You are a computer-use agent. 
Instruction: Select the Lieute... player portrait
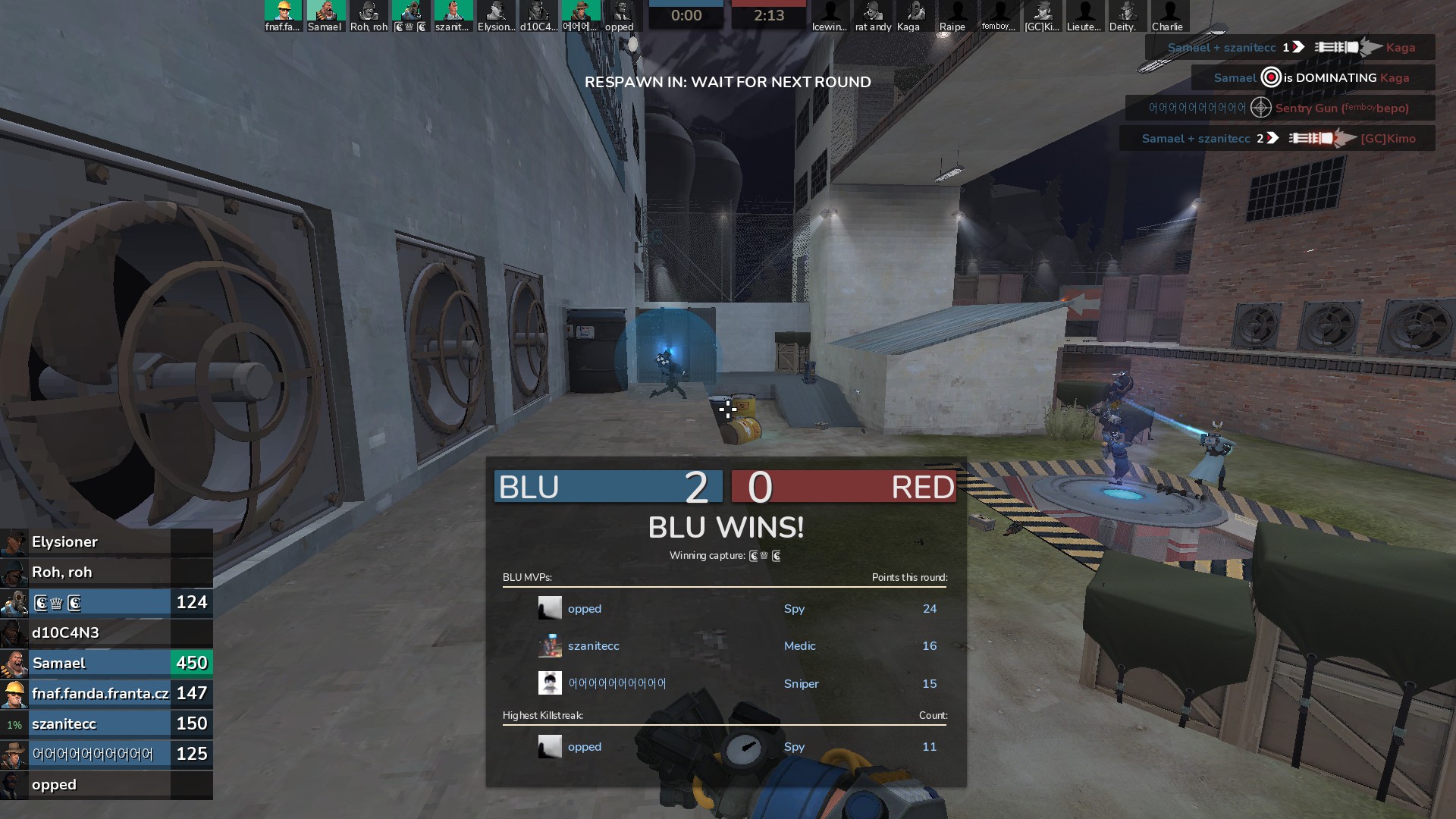[x=1084, y=16]
